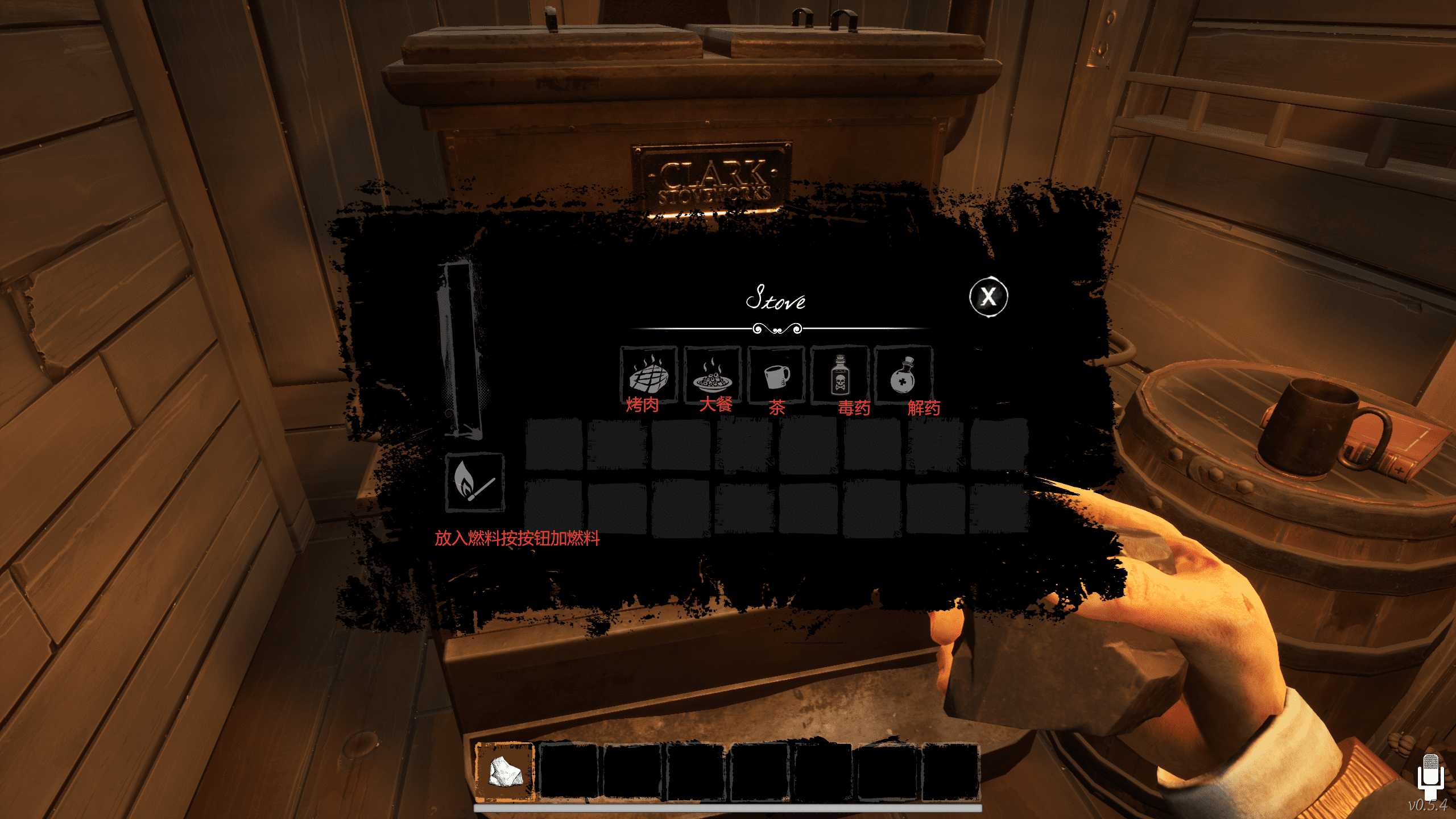Select the white rock in the hotbar
This screenshot has width=1456, height=819.
tap(504, 771)
